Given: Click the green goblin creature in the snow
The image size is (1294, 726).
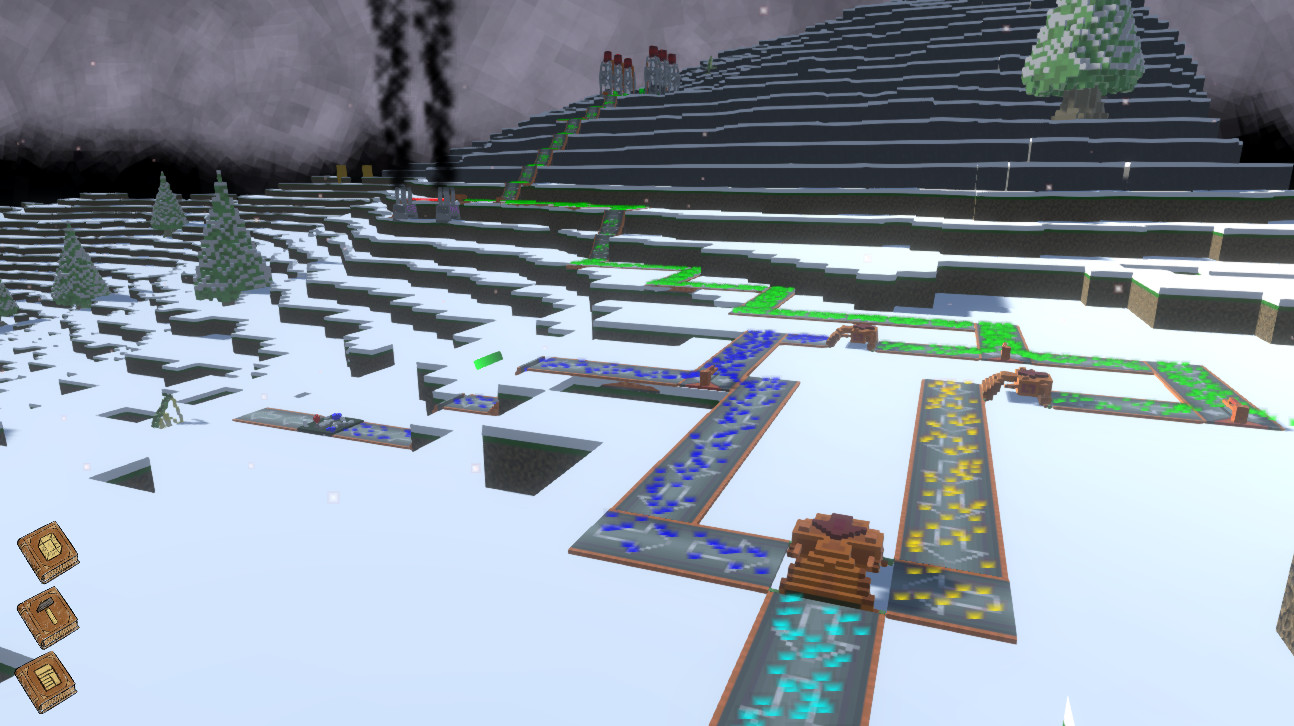Looking at the screenshot, I should point(168,410).
